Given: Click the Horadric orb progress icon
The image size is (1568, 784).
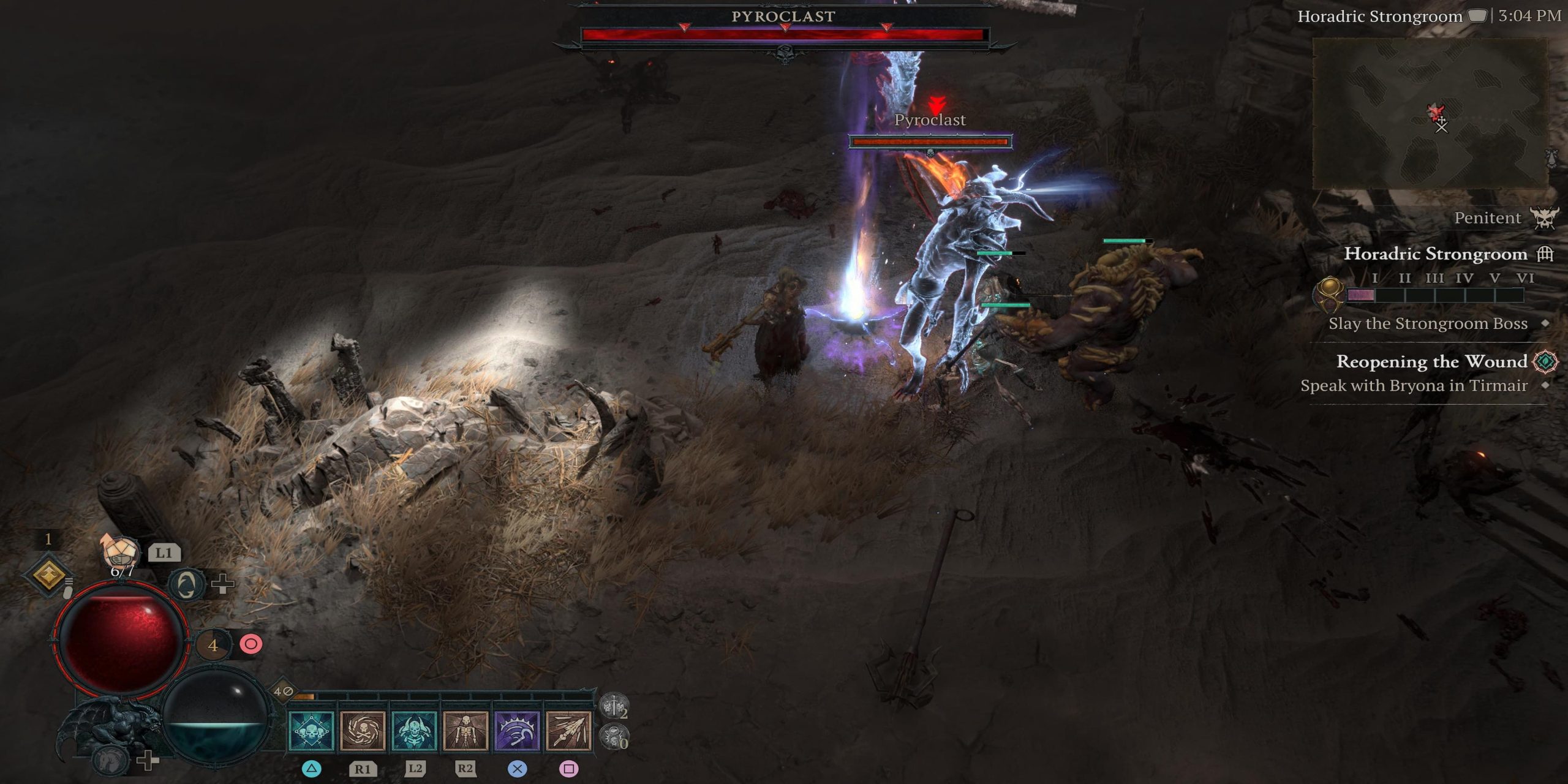Looking at the screenshot, I should tap(1329, 294).
